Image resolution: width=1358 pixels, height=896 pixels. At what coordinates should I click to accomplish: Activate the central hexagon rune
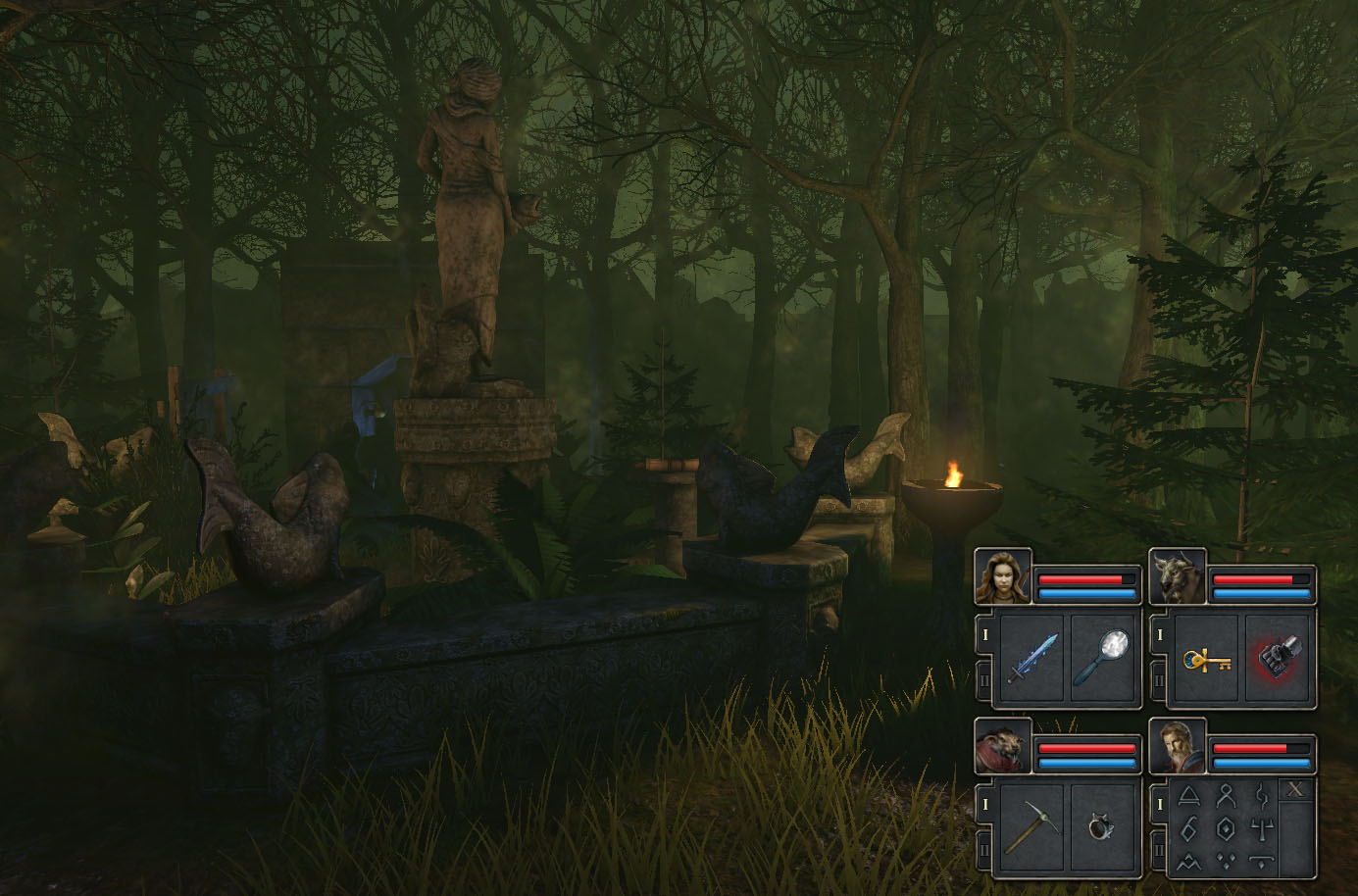pyautogui.click(x=1226, y=829)
